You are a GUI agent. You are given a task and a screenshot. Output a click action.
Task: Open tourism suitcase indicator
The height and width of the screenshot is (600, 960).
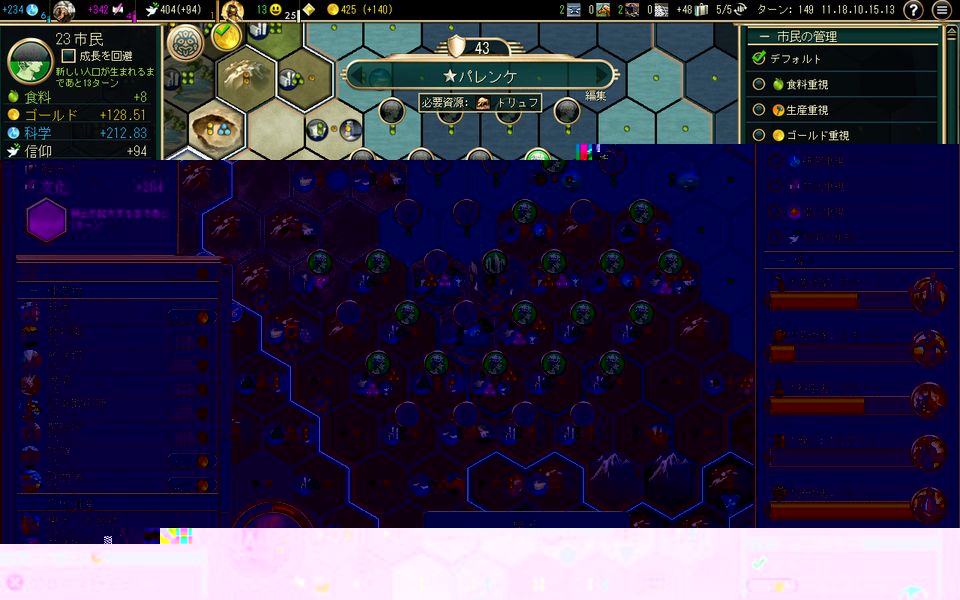click(698, 10)
